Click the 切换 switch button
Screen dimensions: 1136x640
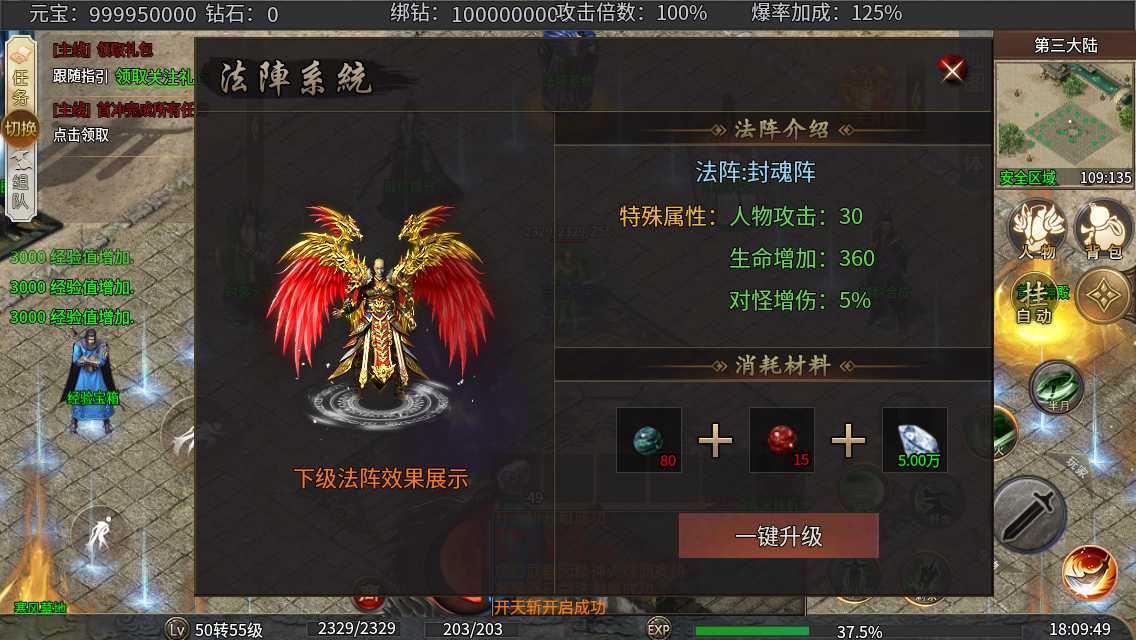(x=20, y=129)
